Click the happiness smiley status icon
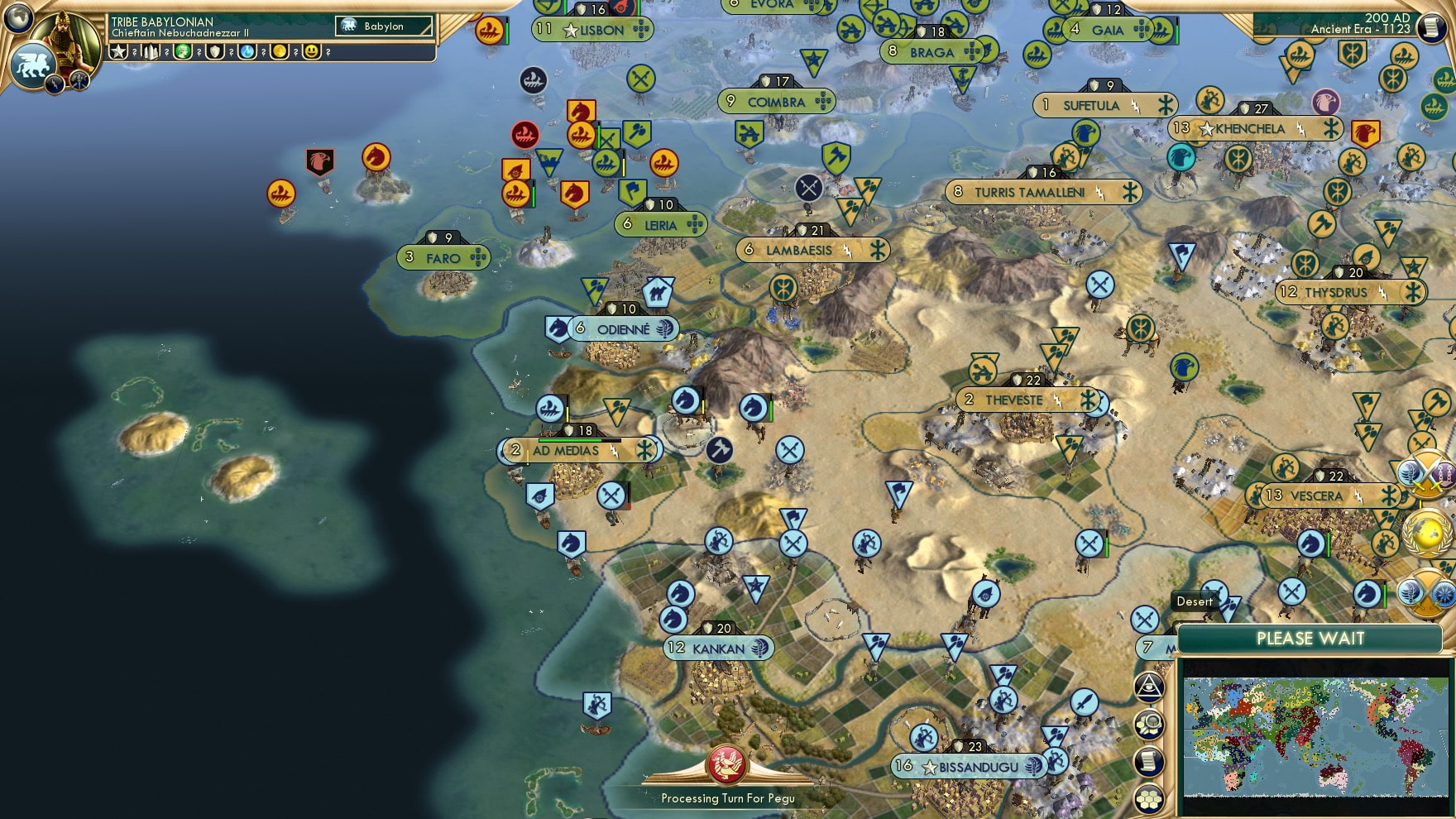Image resolution: width=1456 pixels, height=819 pixels. (x=312, y=51)
